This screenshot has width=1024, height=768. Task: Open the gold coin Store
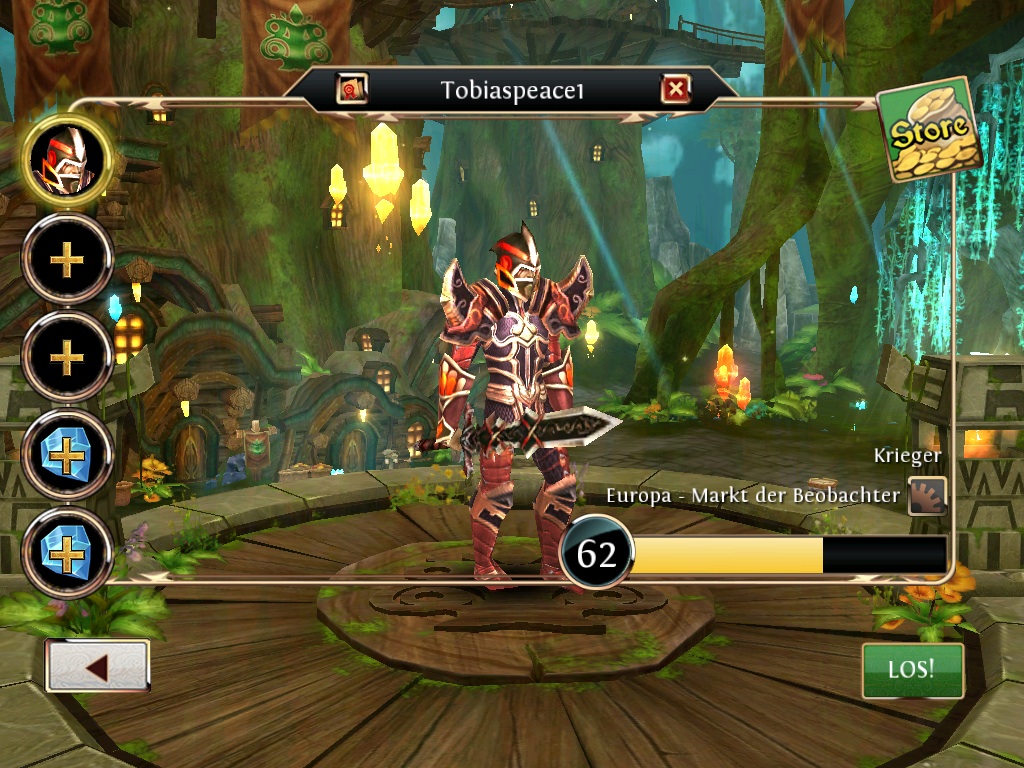pyautogui.click(x=928, y=130)
